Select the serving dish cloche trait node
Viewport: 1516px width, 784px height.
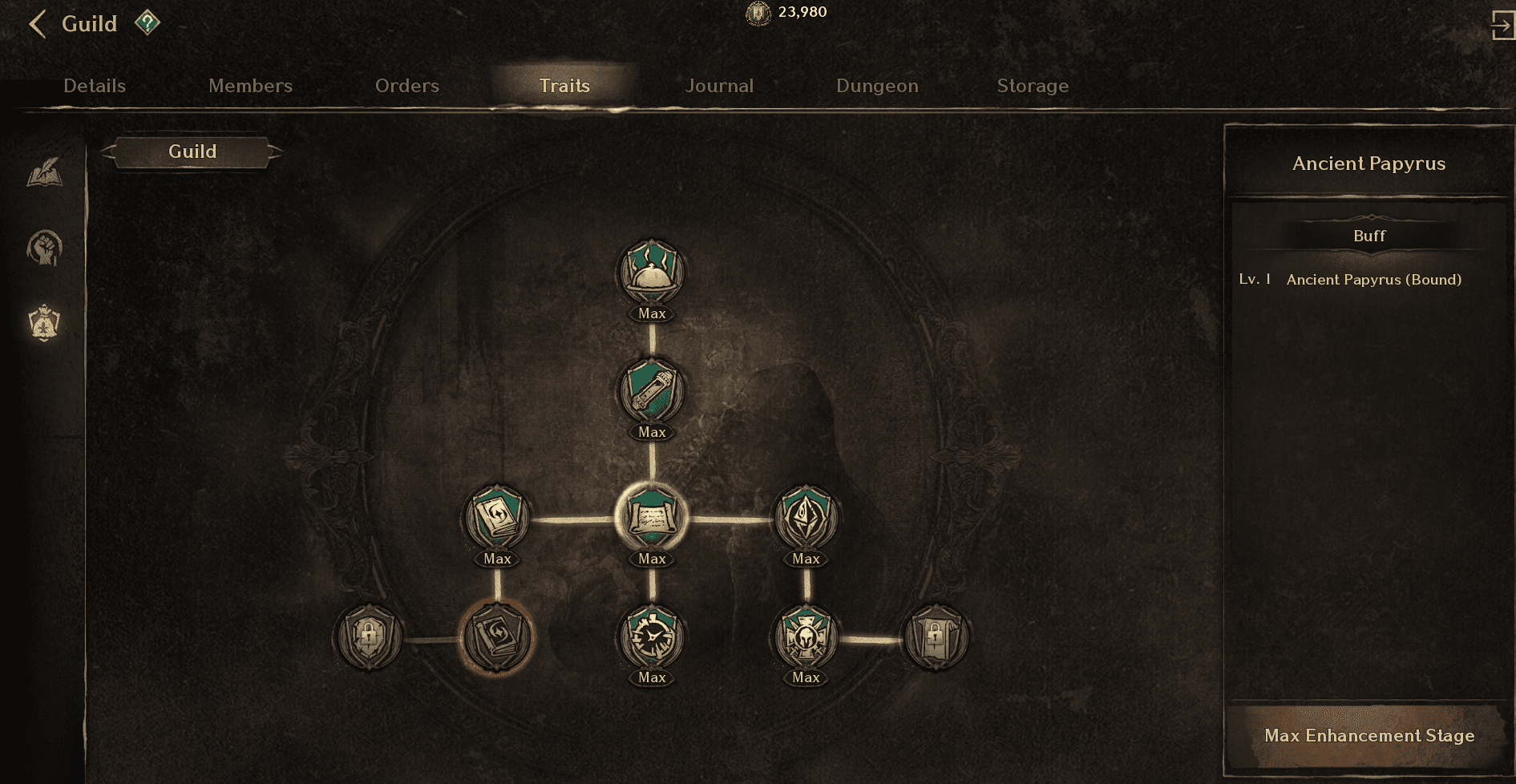coord(652,273)
